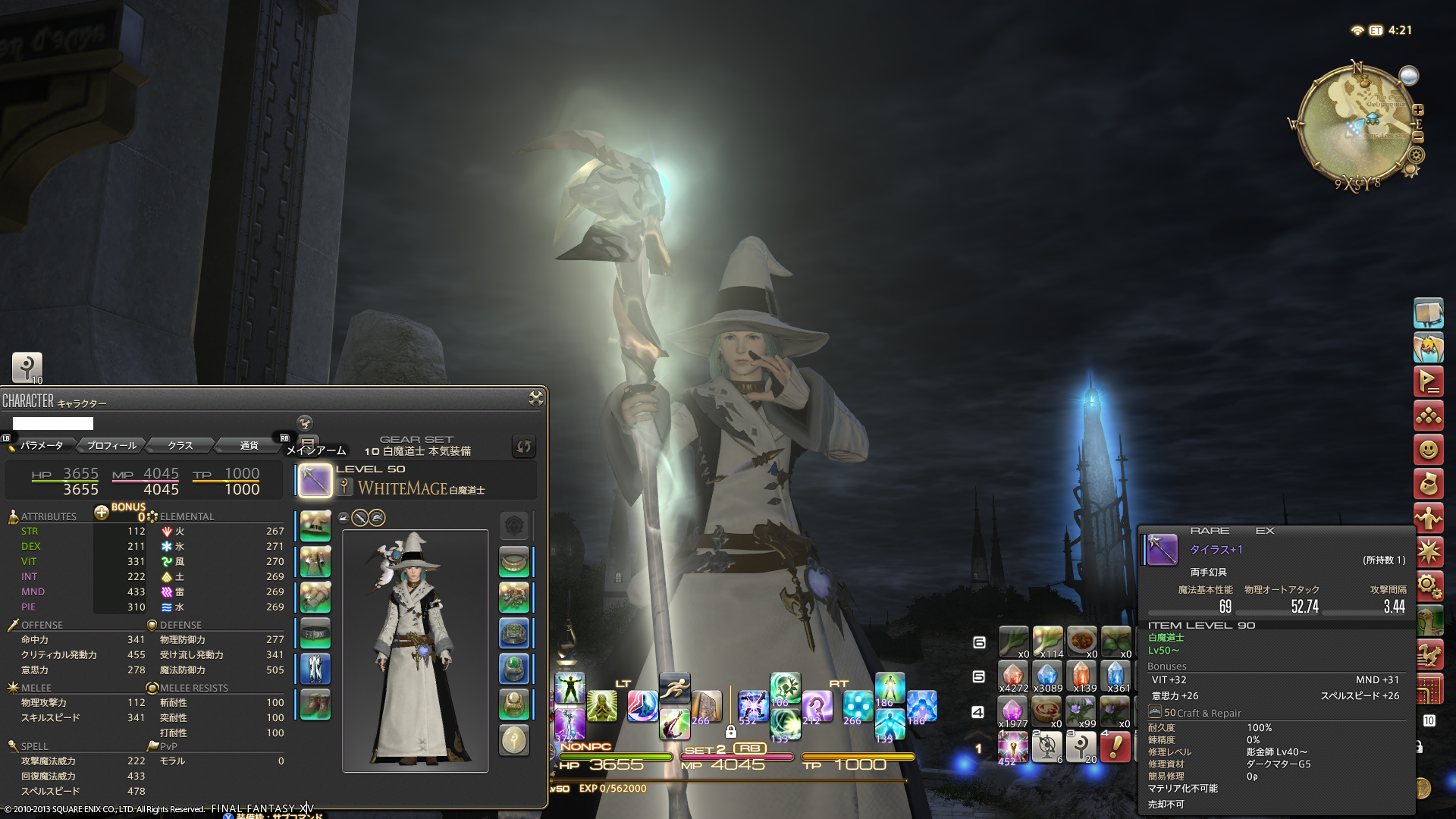This screenshot has height=819, width=1456.
Task: Use the red exclamation mark hotbar icon
Action: 1115,747
